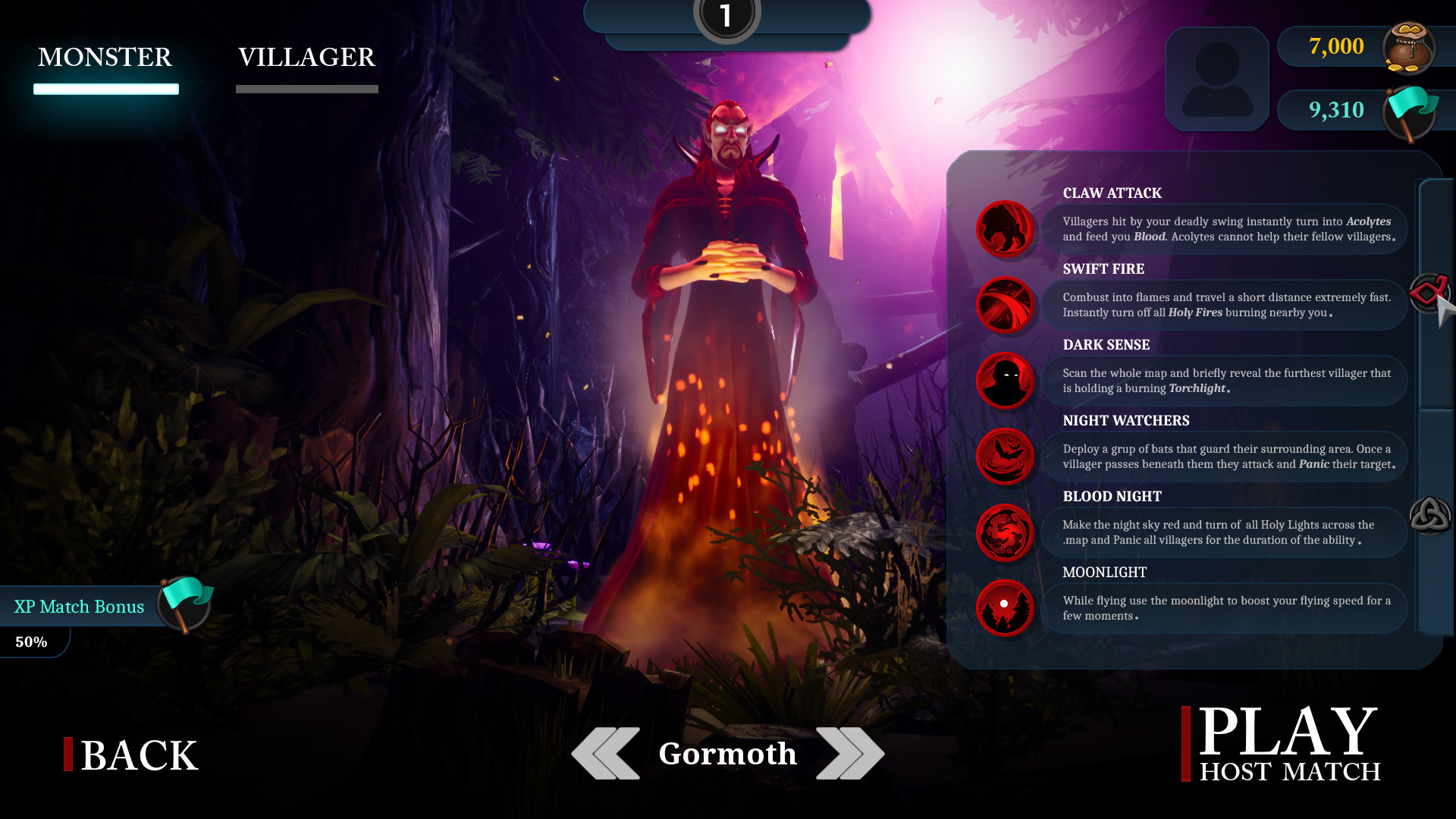The image size is (1456, 819).
Task: Switch to the MONSTER tab
Action: [105, 58]
